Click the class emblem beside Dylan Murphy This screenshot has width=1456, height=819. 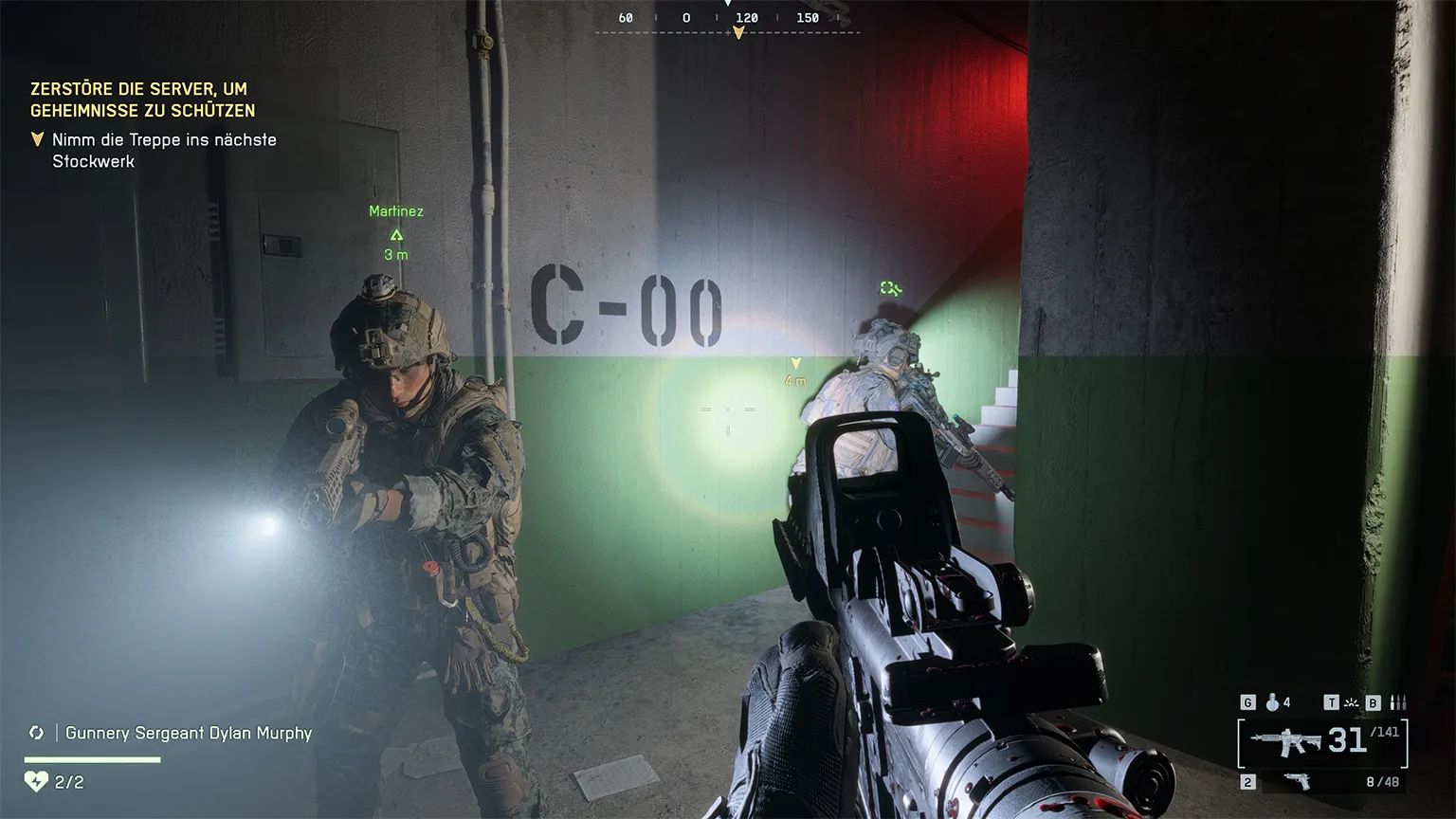(37, 733)
